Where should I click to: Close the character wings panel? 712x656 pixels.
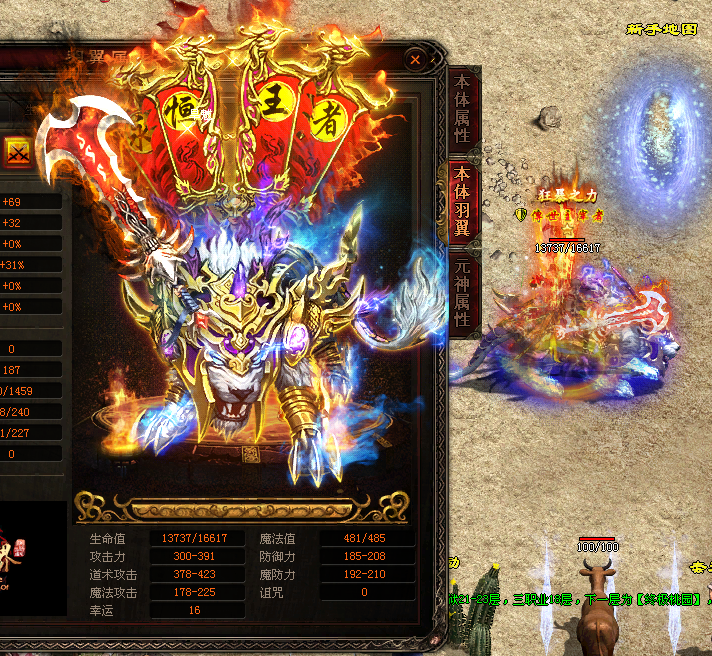pos(415,60)
